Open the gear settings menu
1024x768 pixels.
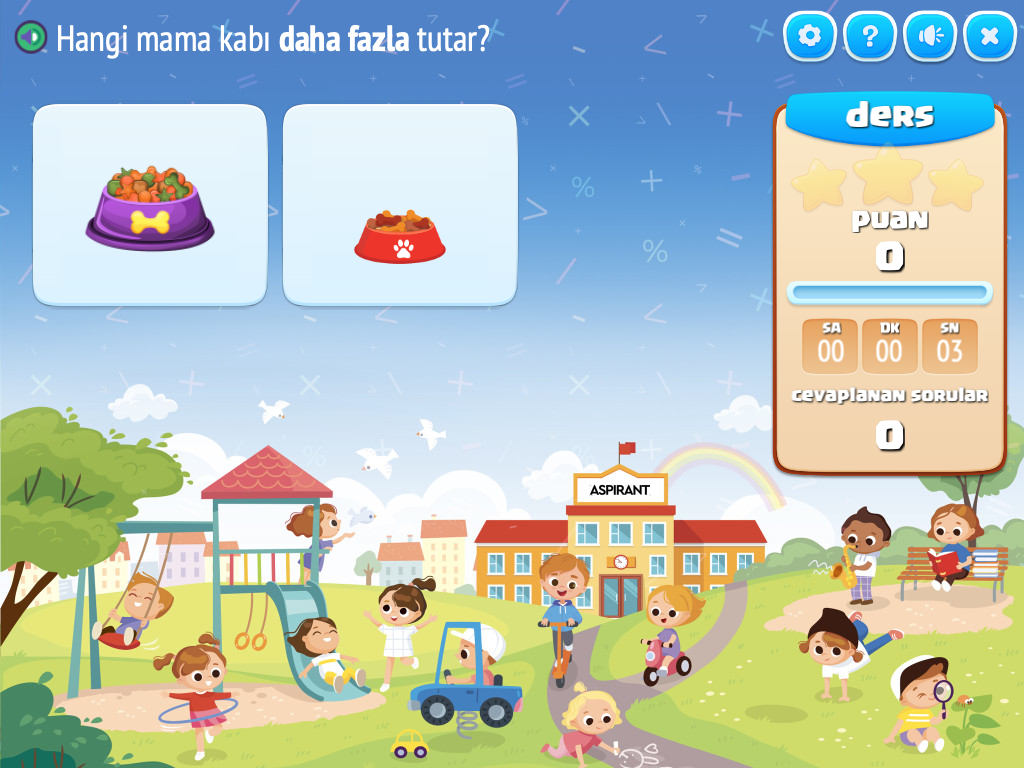[x=810, y=37]
